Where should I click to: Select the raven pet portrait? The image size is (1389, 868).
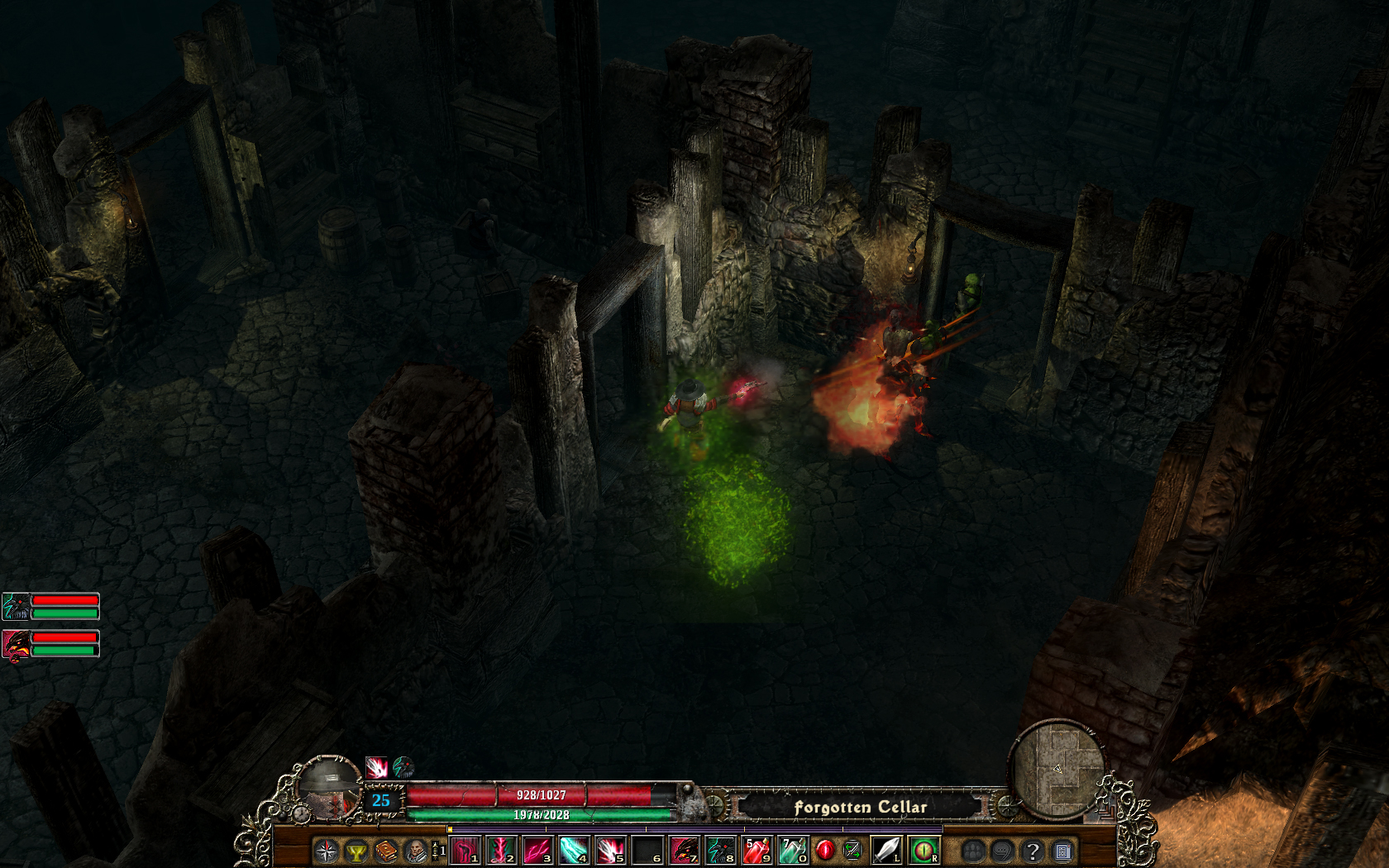(x=16, y=607)
